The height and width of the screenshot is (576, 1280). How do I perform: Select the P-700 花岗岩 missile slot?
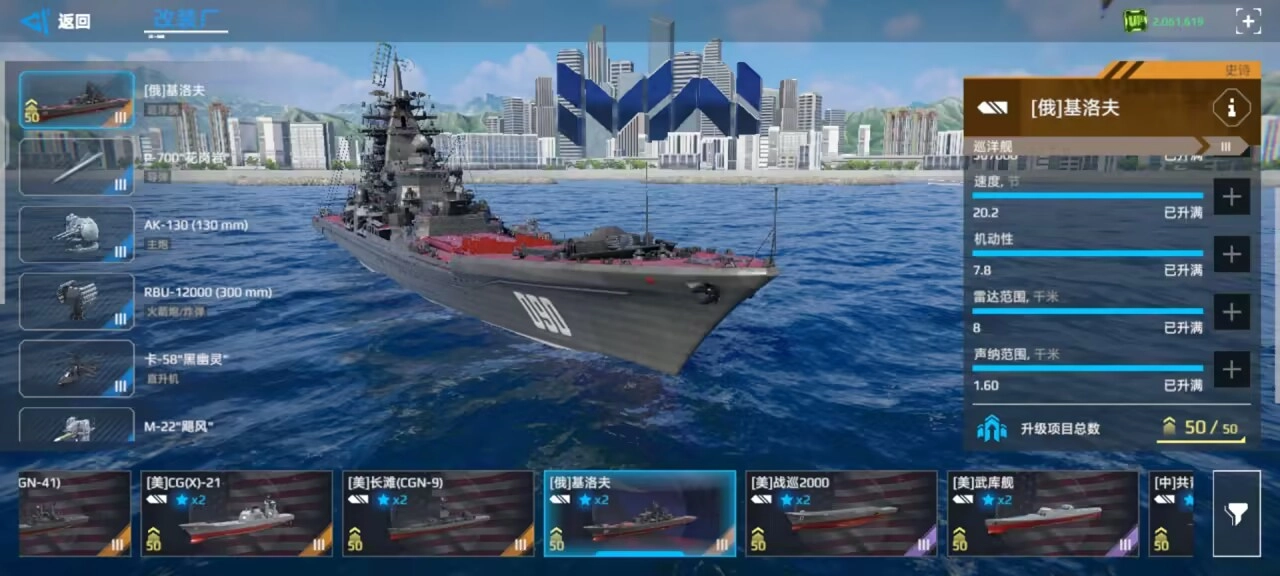76,166
